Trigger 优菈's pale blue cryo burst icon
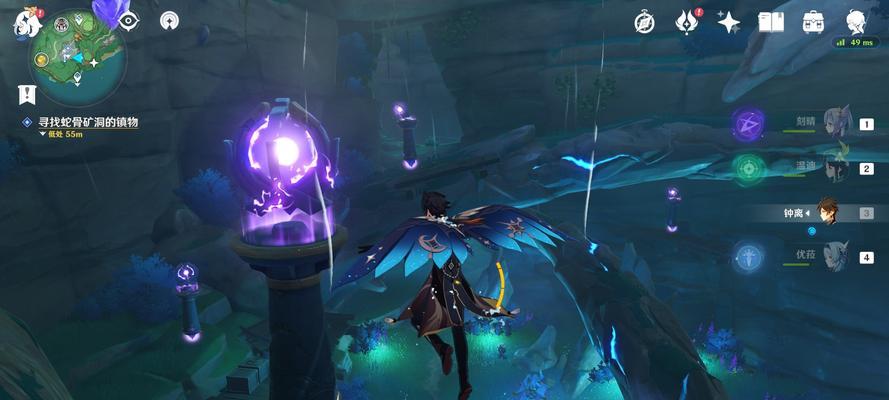The height and width of the screenshot is (400, 889). (x=747, y=256)
